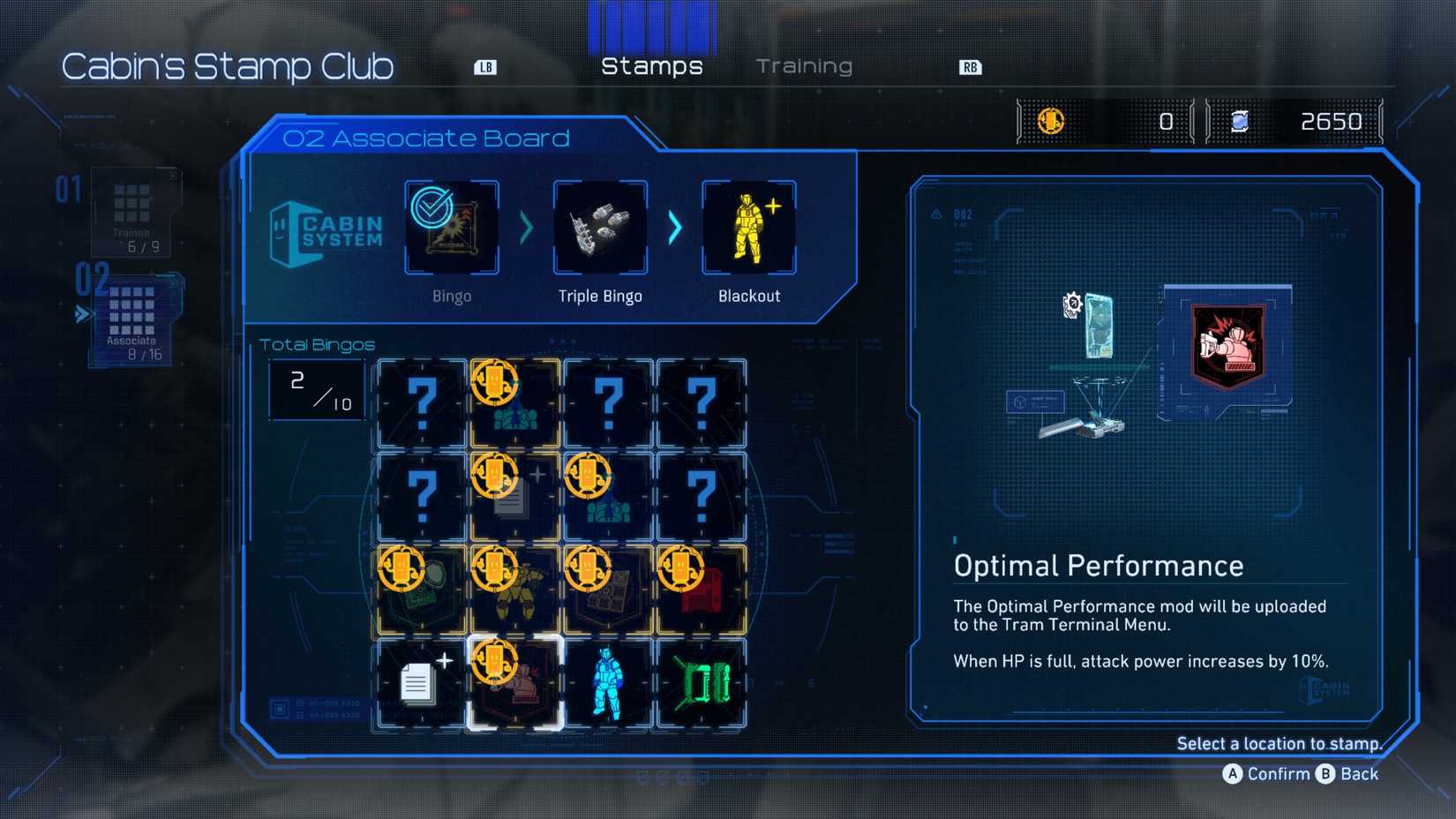
Task: Inspect the Triple Bingo reward
Action: (600, 228)
